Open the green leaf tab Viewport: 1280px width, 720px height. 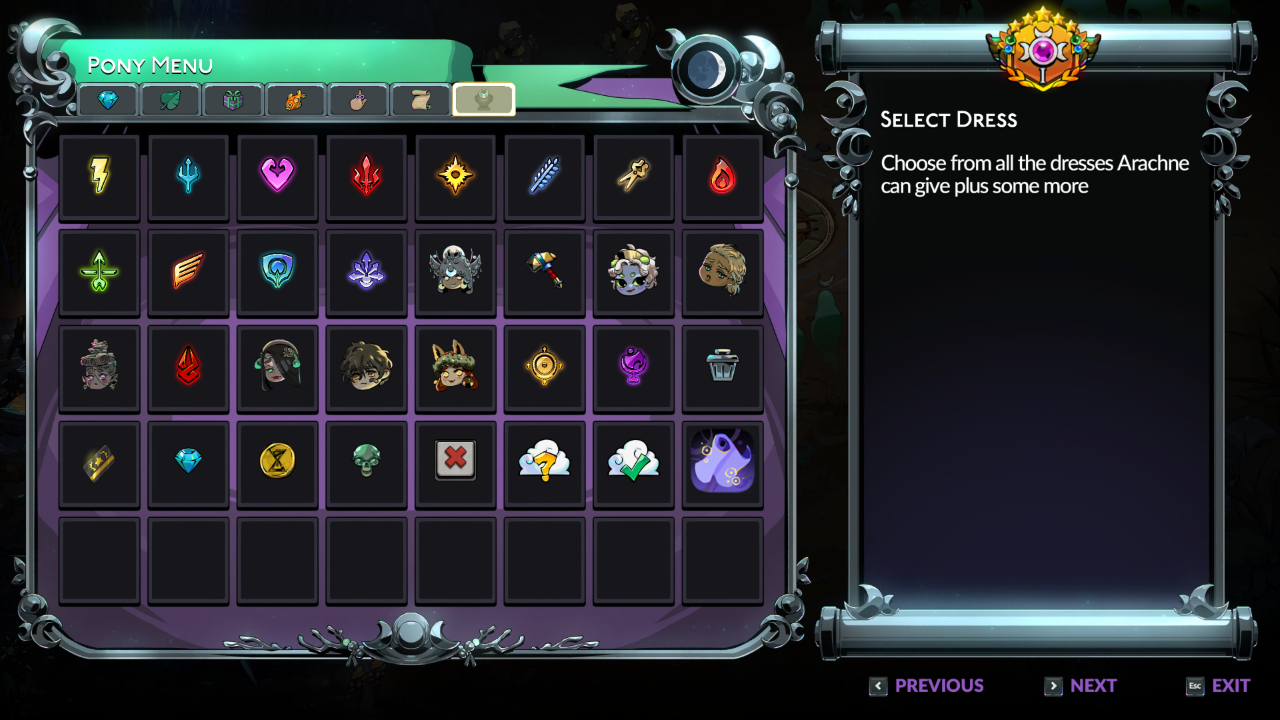click(x=170, y=100)
